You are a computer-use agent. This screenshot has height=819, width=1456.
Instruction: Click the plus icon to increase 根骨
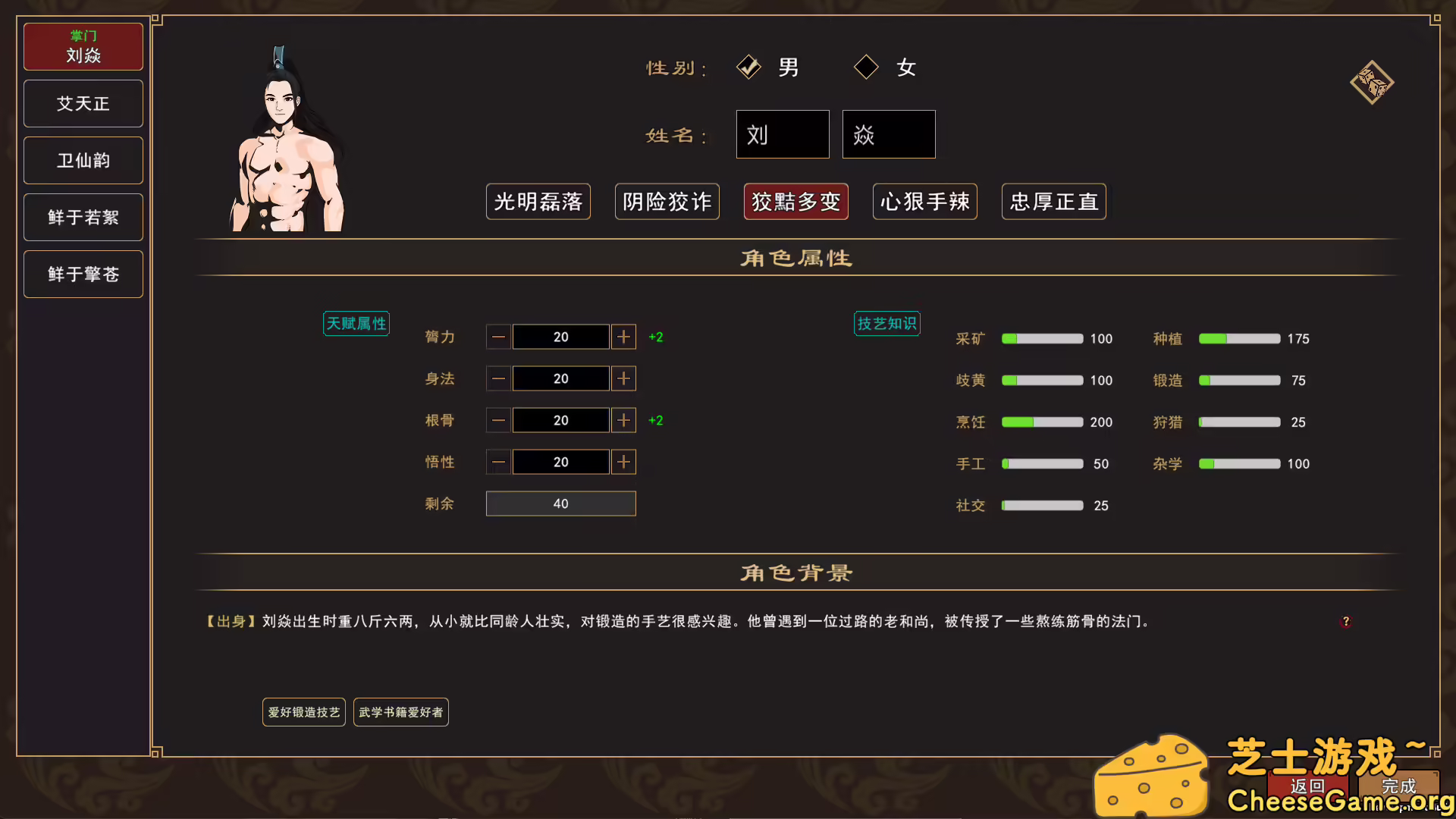(623, 420)
